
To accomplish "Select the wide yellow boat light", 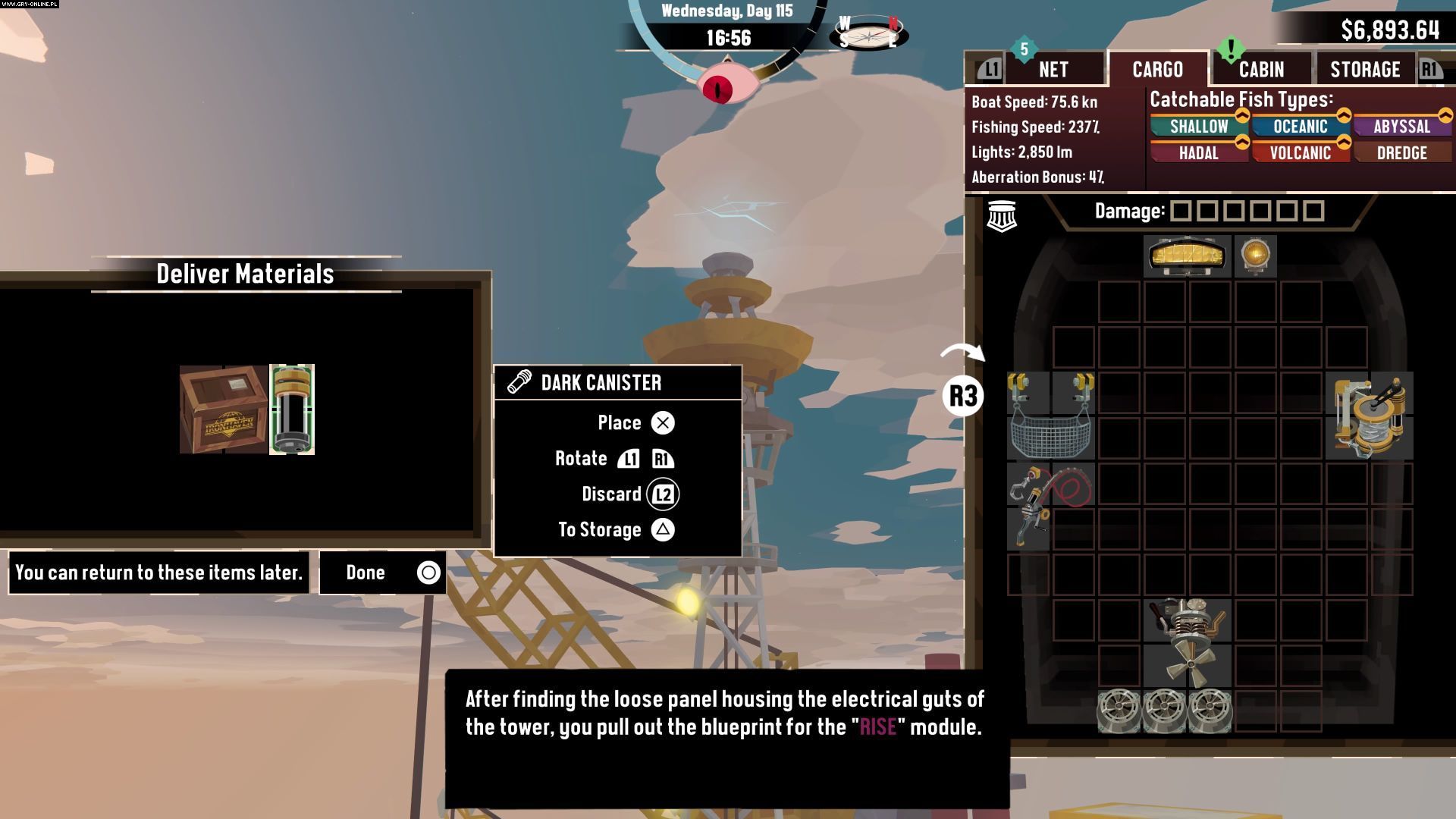I will [1187, 256].
